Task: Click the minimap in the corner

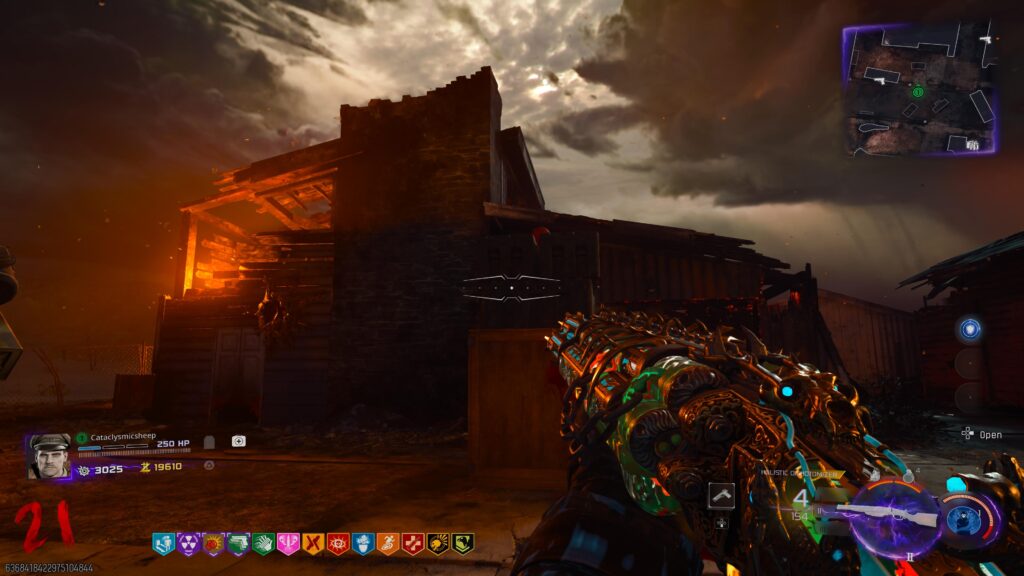Action: tap(919, 90)
